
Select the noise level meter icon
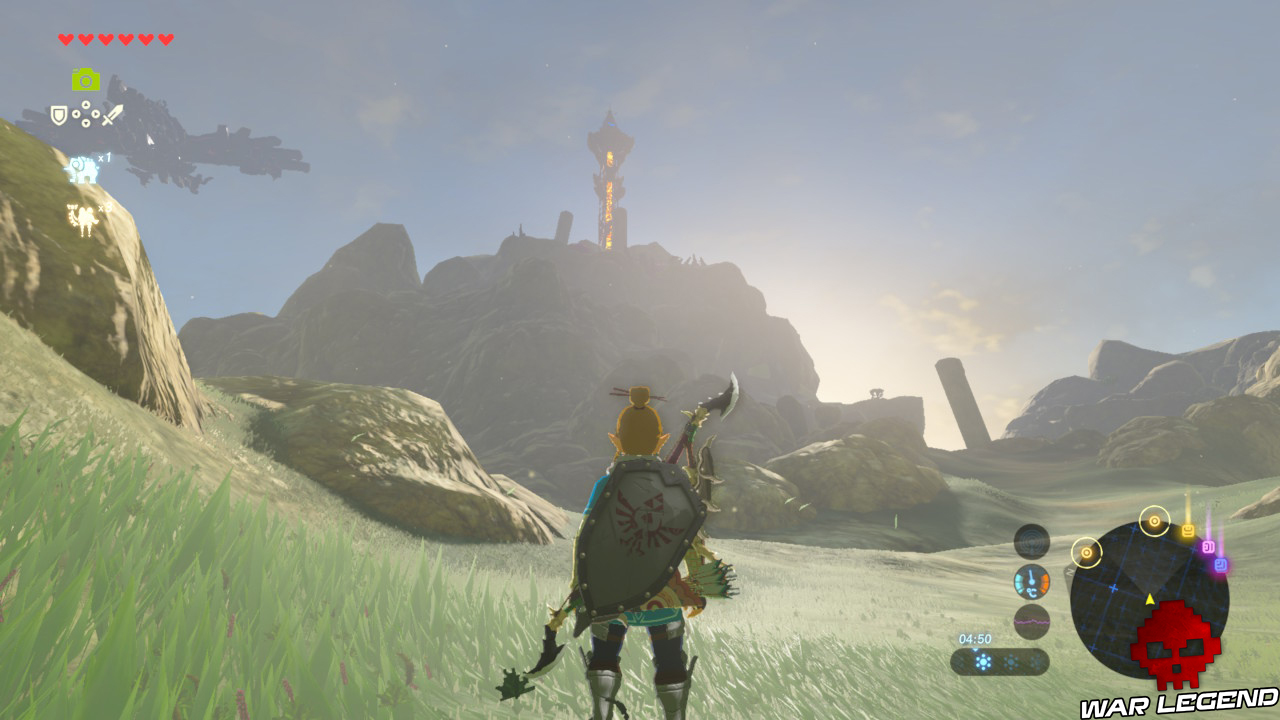[x=1032, y=620]
